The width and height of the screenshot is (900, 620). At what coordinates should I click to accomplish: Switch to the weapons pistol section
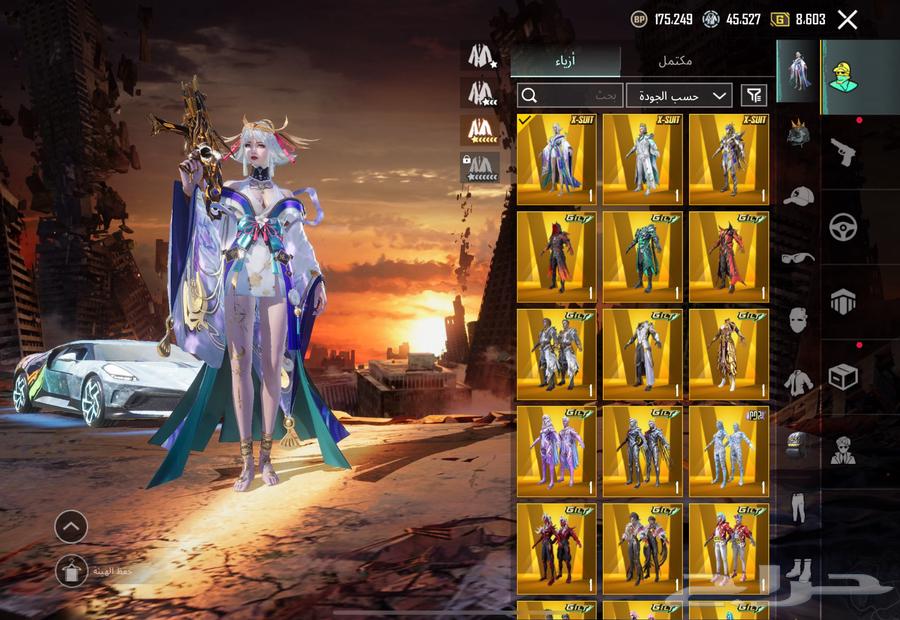point(844,152)
